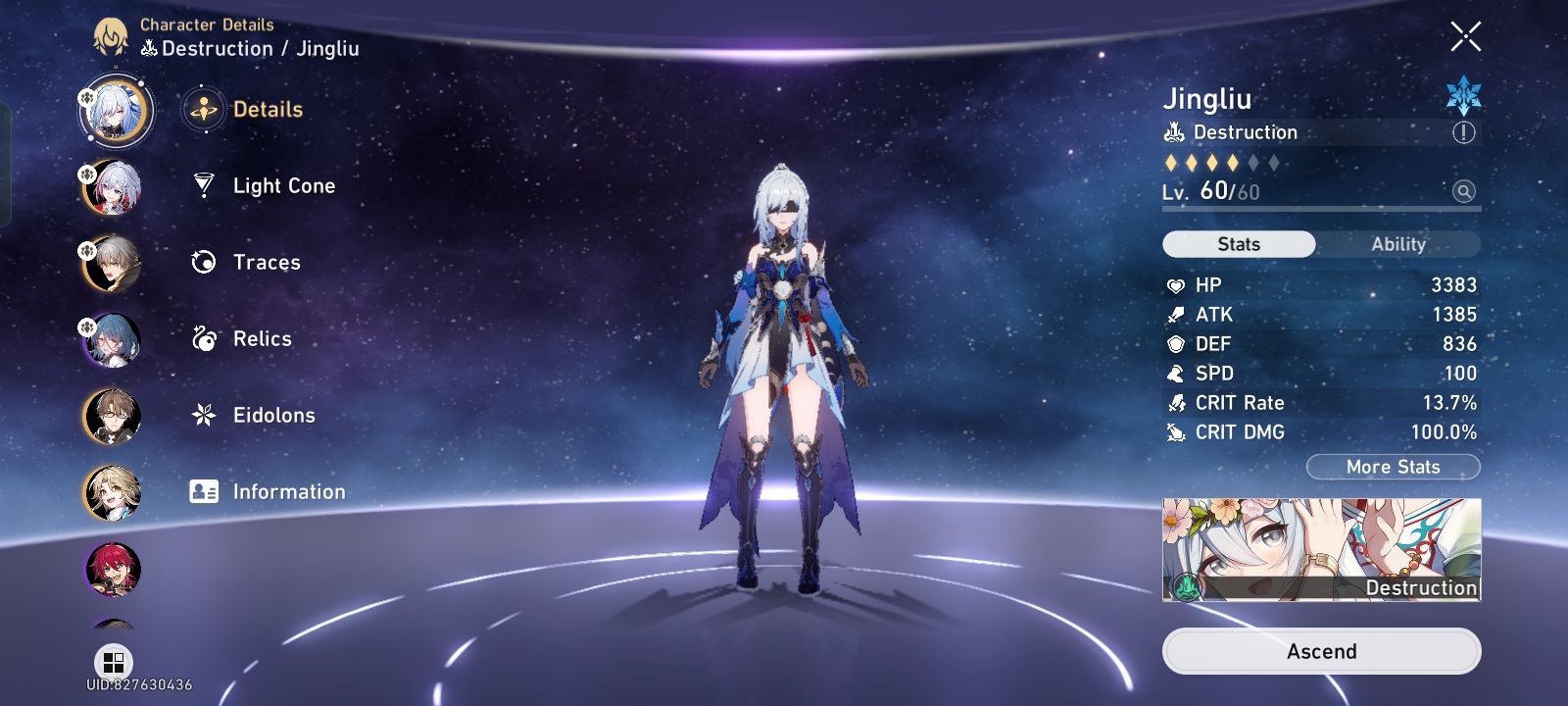Viewport: 1568px width, 706px height.
Task: Click the exclamation info icon next to Destruction
Action: tap(1462, 132)
